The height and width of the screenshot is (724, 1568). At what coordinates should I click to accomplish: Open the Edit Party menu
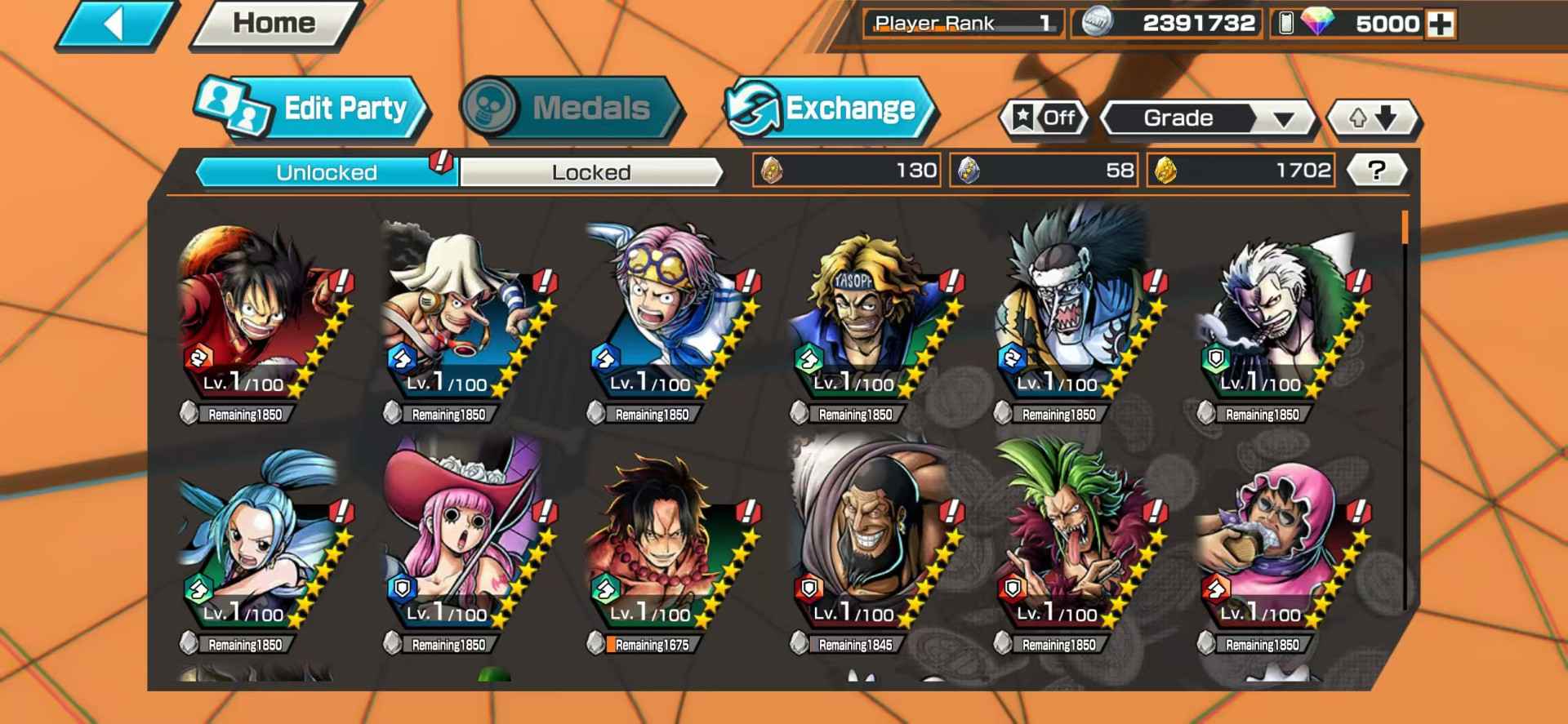pos(312,109)
